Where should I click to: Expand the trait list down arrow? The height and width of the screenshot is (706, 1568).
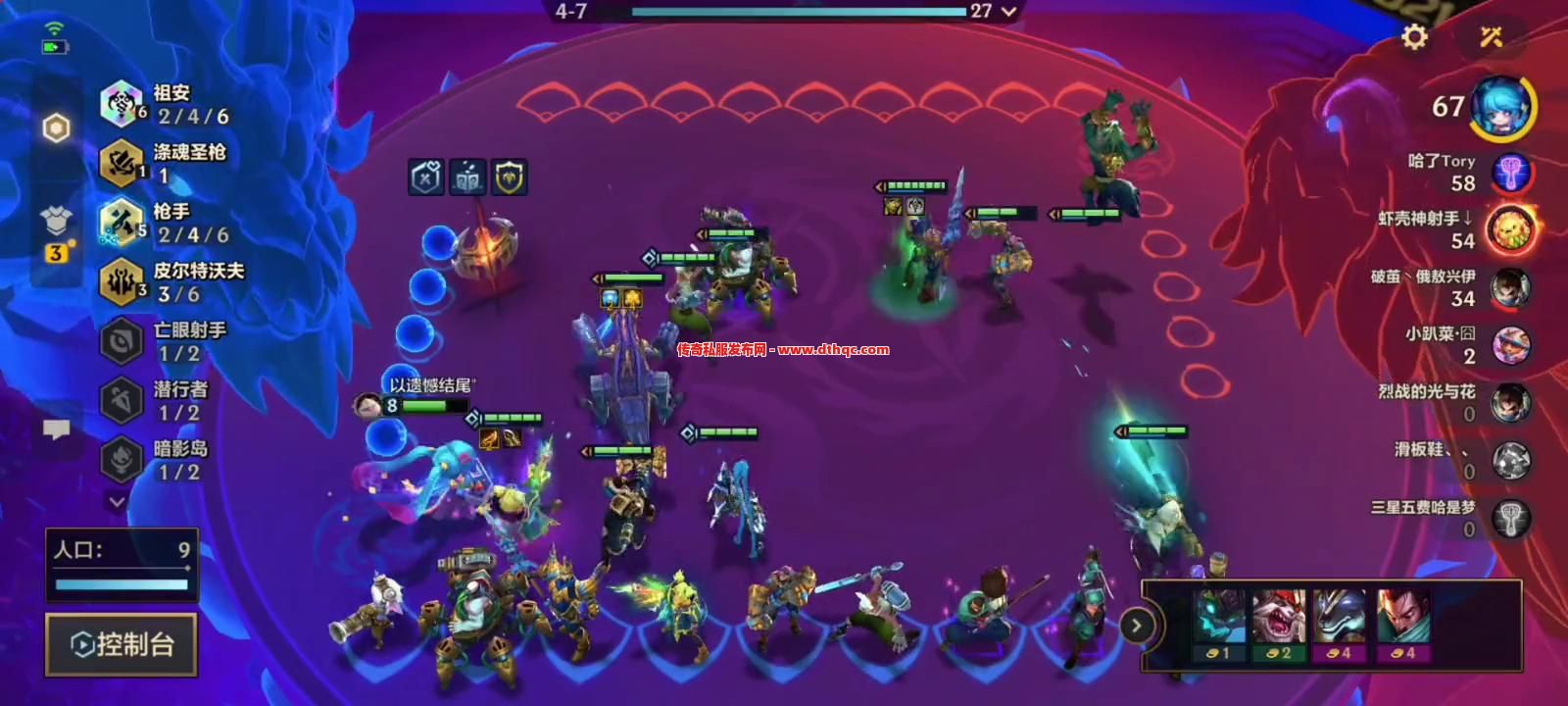(117, 502)
